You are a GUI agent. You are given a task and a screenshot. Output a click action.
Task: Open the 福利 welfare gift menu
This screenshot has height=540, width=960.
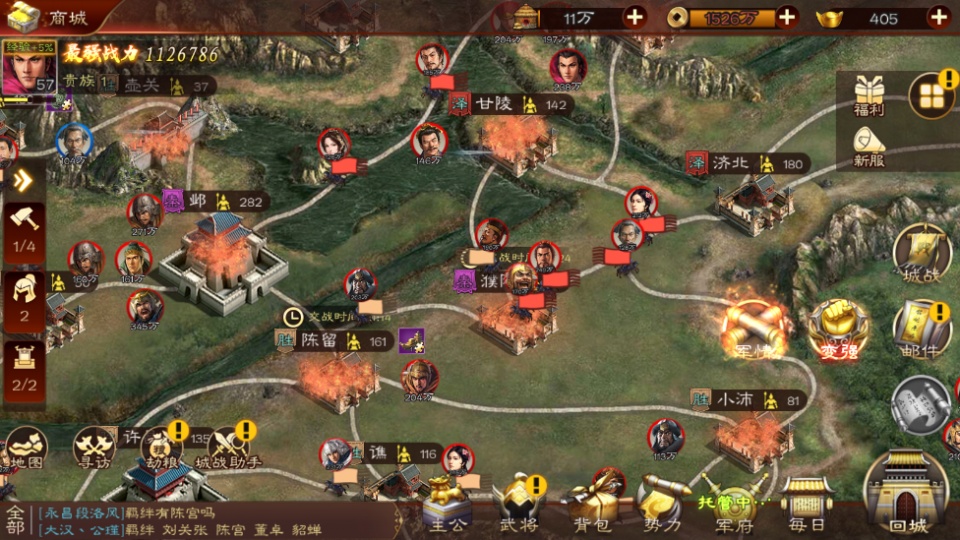click(867, 96)
